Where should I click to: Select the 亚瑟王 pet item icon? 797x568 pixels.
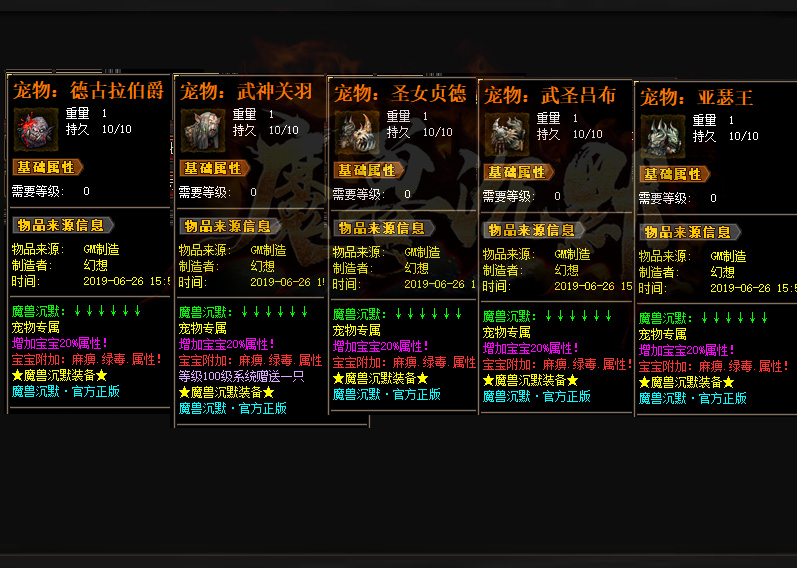pyautogui.click(x=663, y=136)
